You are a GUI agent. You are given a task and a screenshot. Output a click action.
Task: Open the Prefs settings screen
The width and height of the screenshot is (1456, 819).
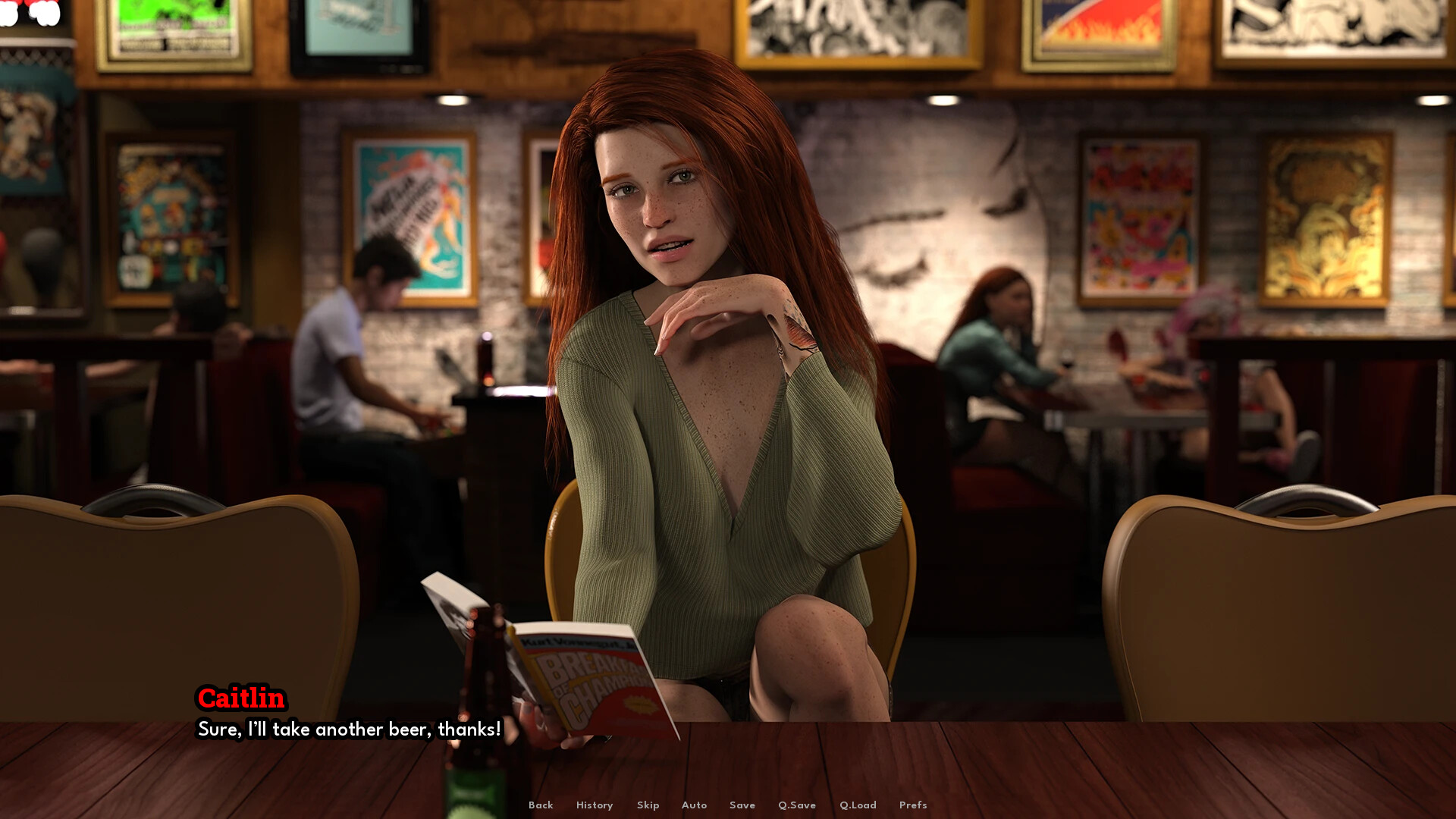pyautogui.click(x=913, y=805)
